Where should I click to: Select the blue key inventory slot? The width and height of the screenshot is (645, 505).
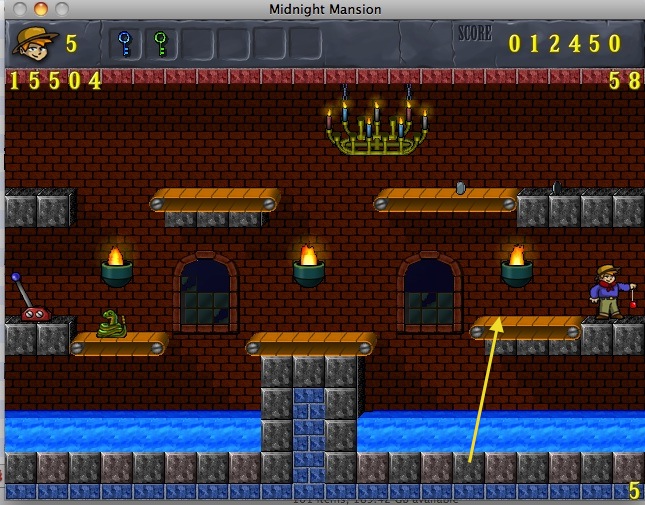click(x=125, y=44)
